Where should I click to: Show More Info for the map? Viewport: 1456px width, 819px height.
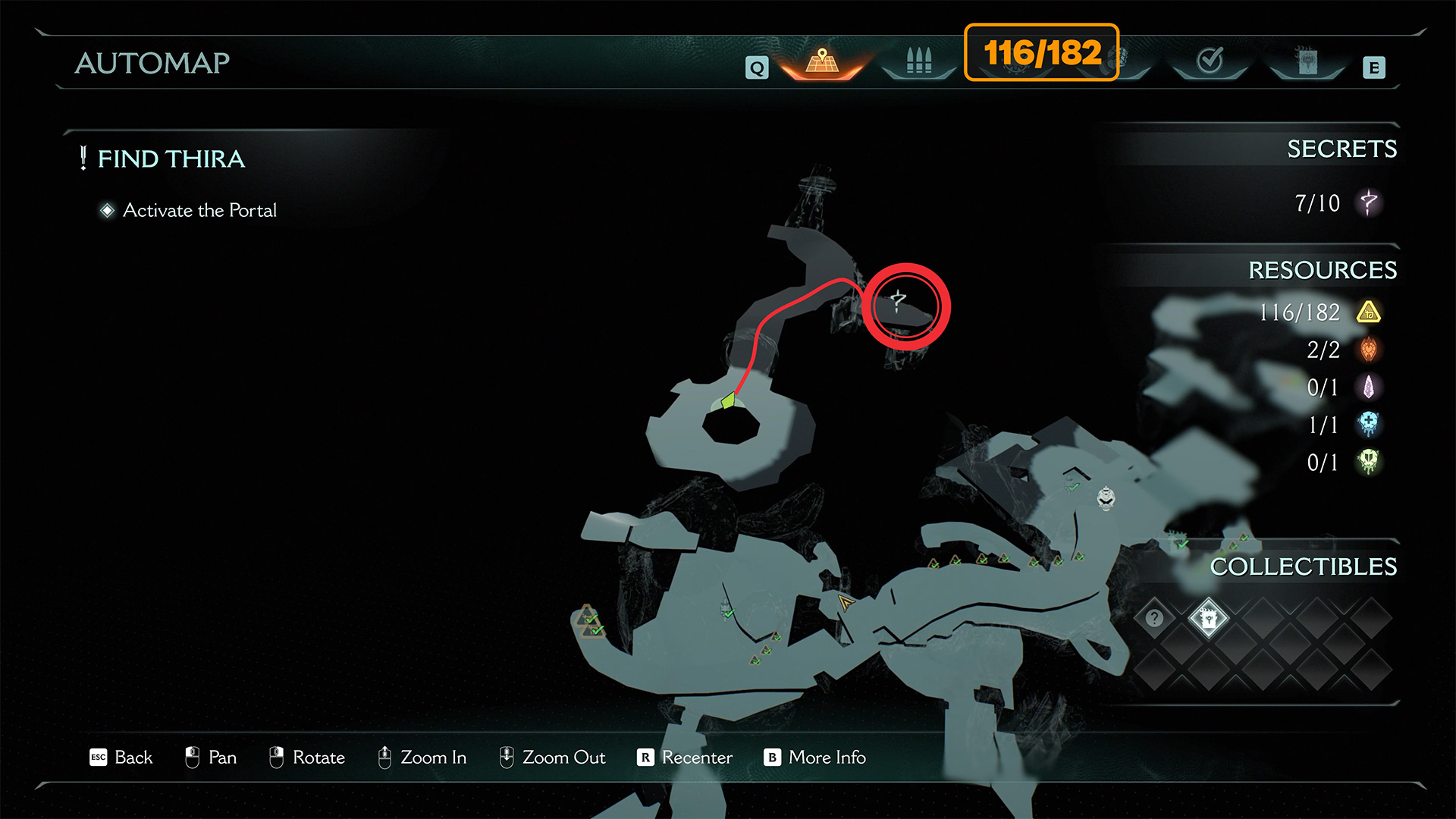click(815, 757)
